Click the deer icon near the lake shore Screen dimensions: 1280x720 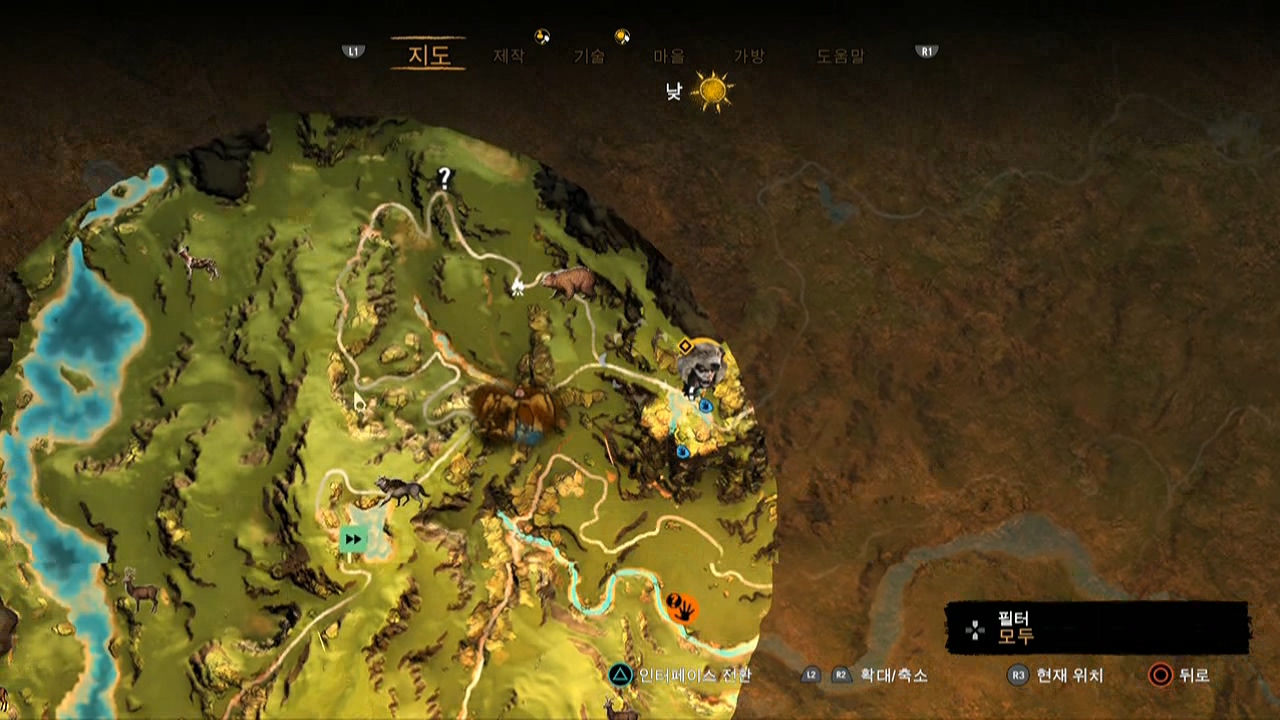(140, 589)
